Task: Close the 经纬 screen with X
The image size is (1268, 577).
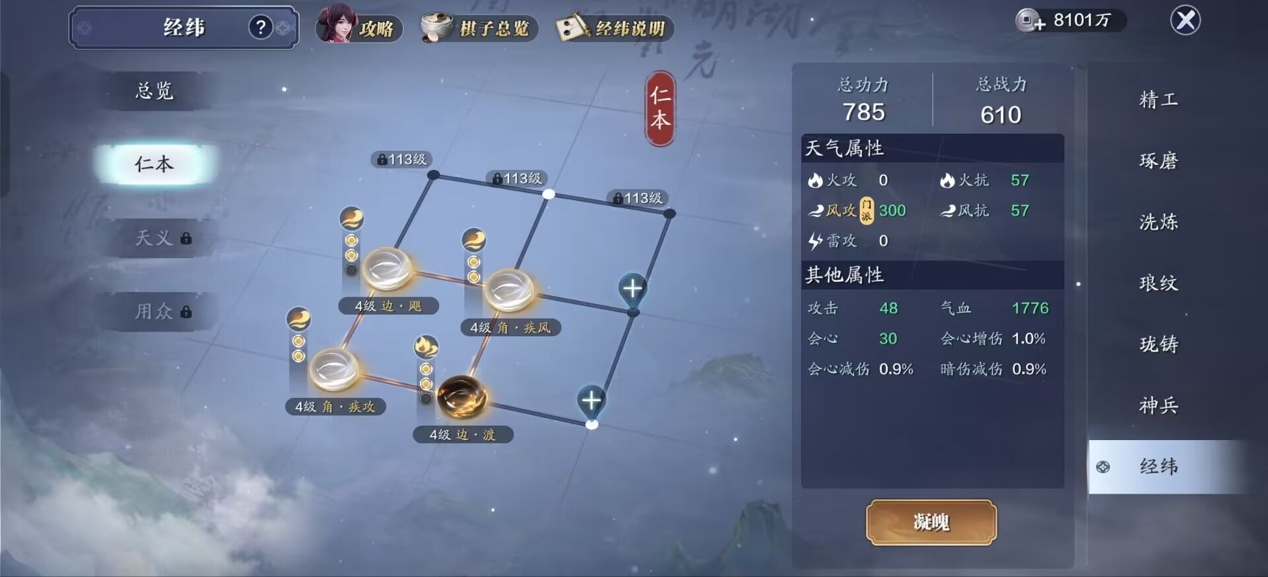Action: click(1185, 20)
